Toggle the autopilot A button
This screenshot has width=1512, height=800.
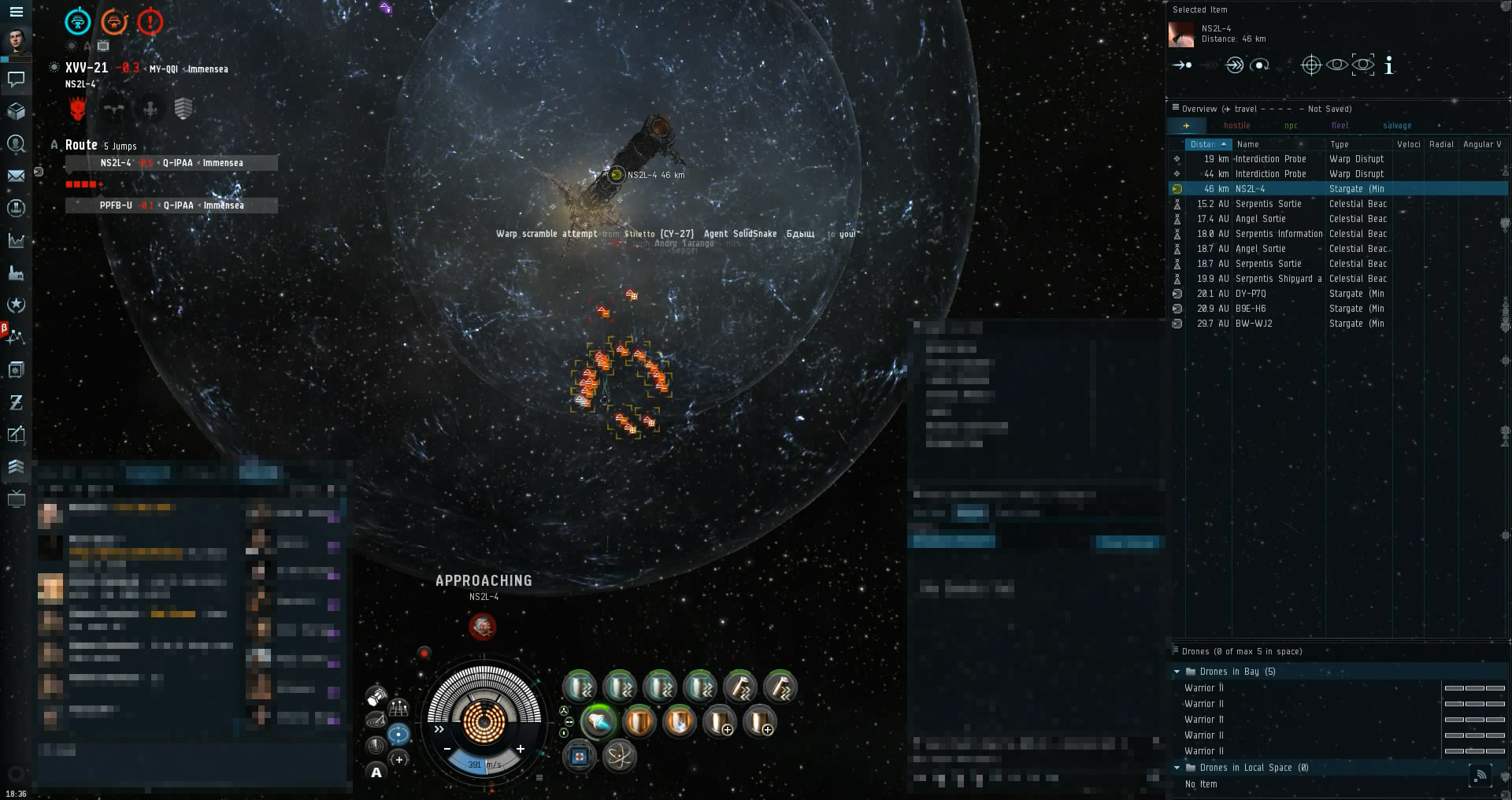pos(376,772)
